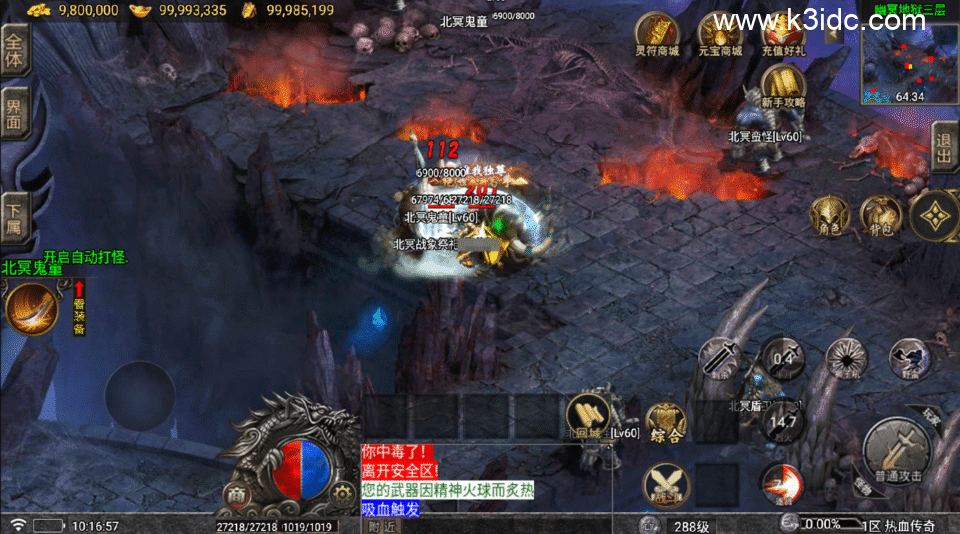The height and width of the screenshot is (534, 960).
Task: Click the 北冥鬼童 target portrait icon
Action: pos(32,307)
